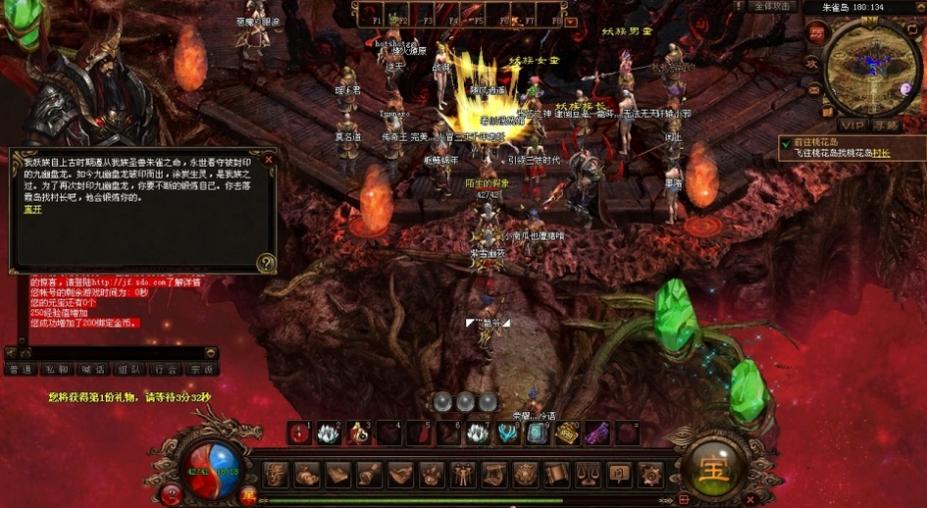Open the round 宝 treasure shop button
The width and height of the screenshot is (927, 508).
(x=714, y=468)
